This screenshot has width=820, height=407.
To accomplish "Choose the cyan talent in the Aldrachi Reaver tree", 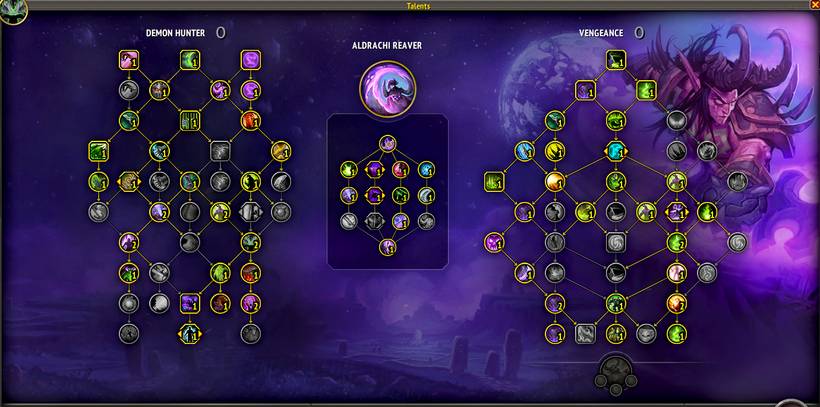I will coord(427,169).
